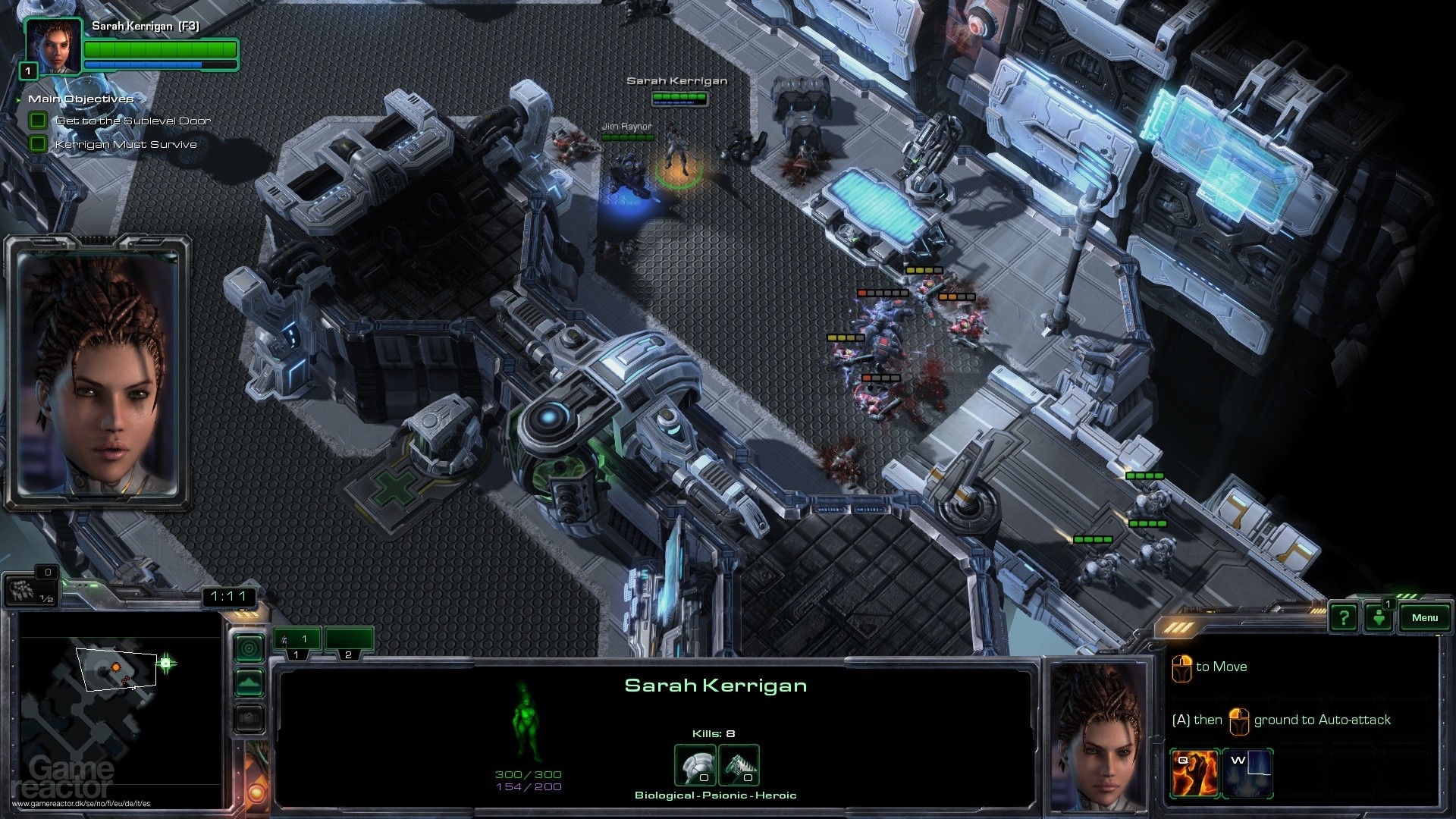
Task: Click the terrain view icon next to the minimap
Action: 249,682
